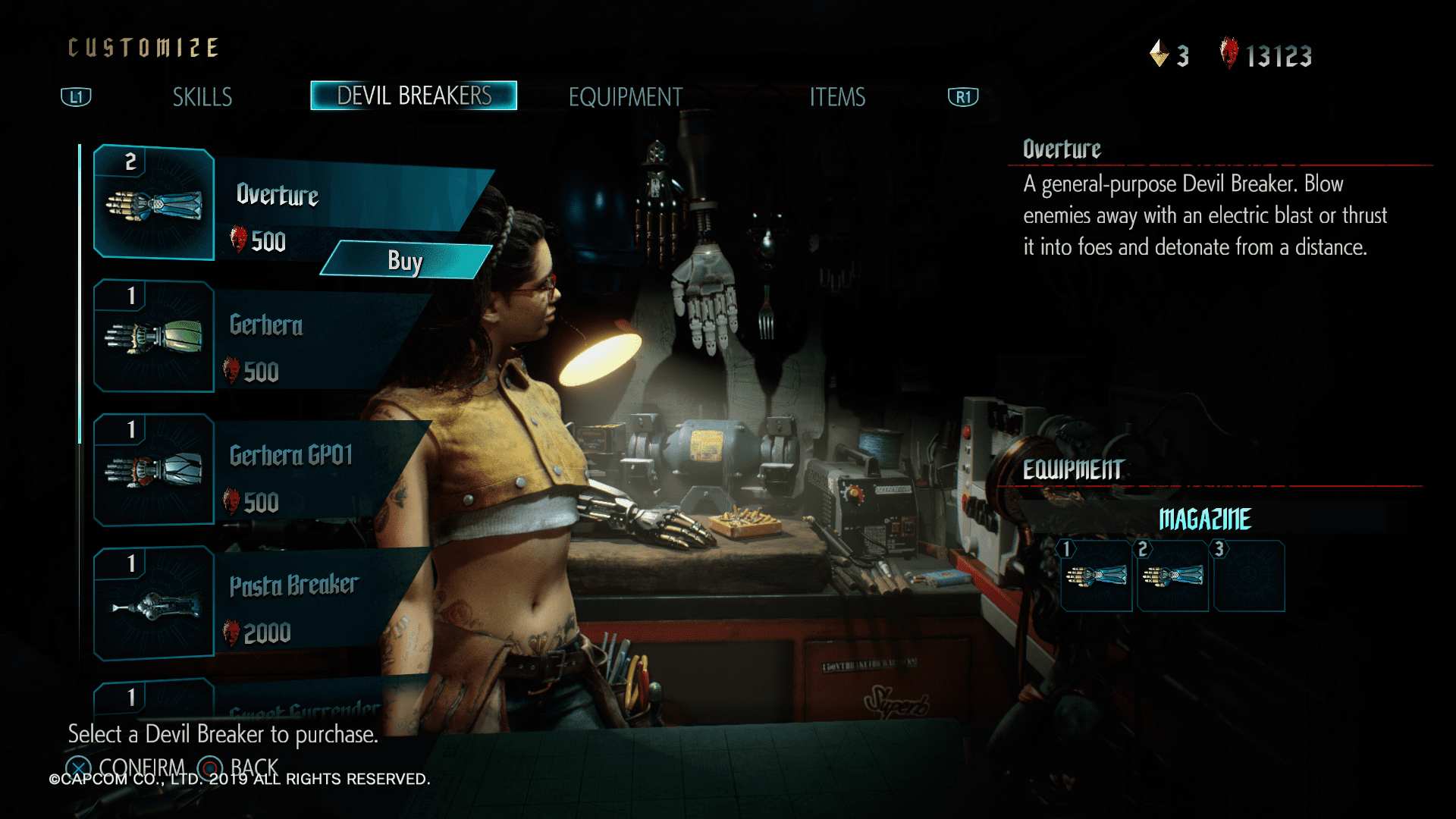
Task: Click the empty magazine slot 3
Action: click(x=1249, y=576)
